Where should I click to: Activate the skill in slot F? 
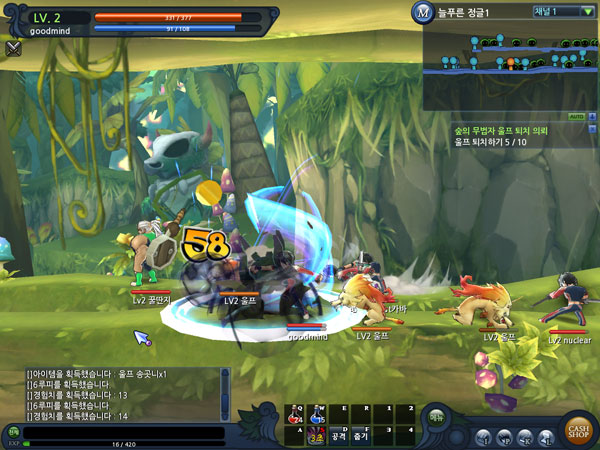coord(361,434)
